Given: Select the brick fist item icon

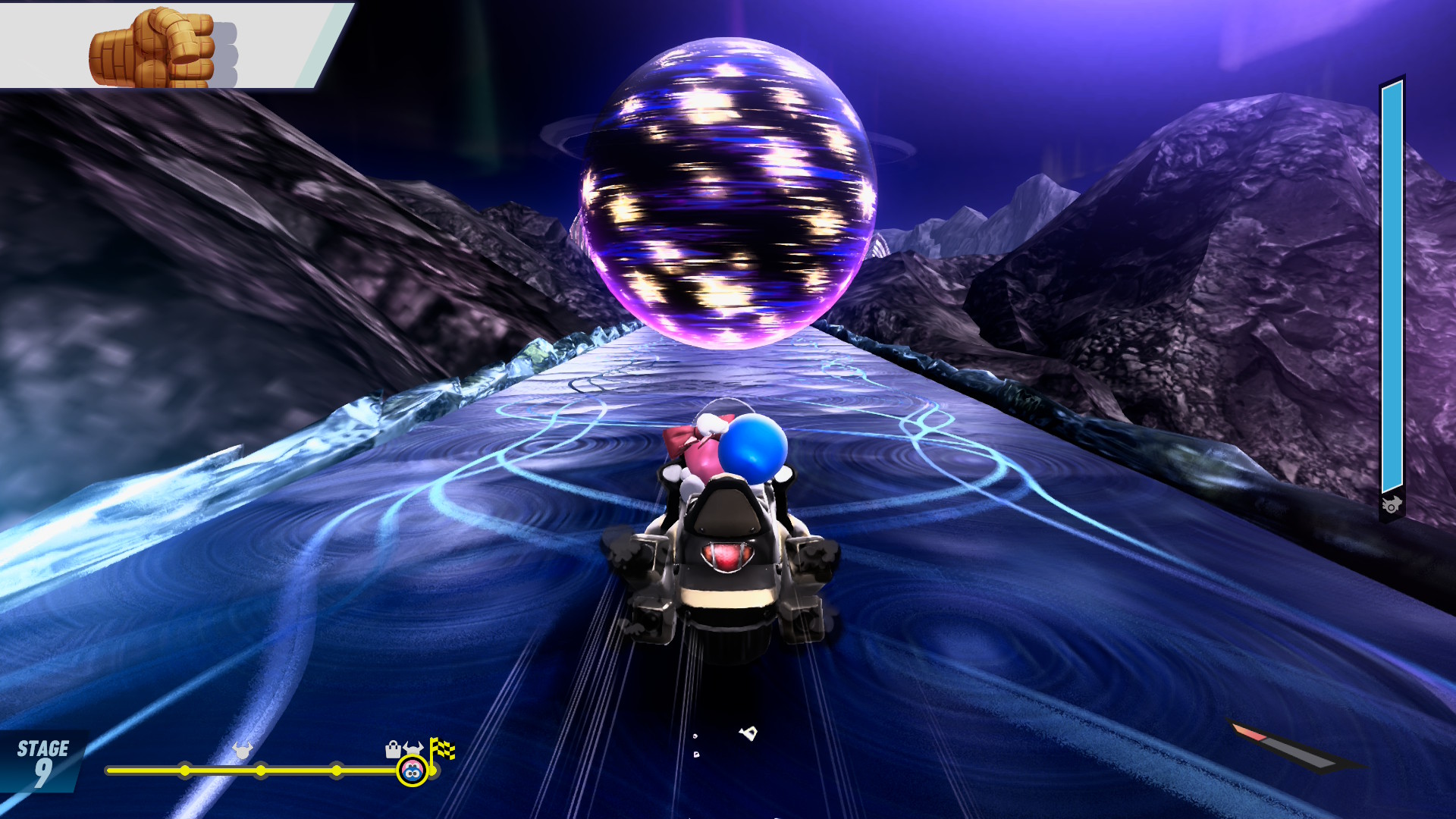Looking at the screenshot, I should click(x=152, y=48).
